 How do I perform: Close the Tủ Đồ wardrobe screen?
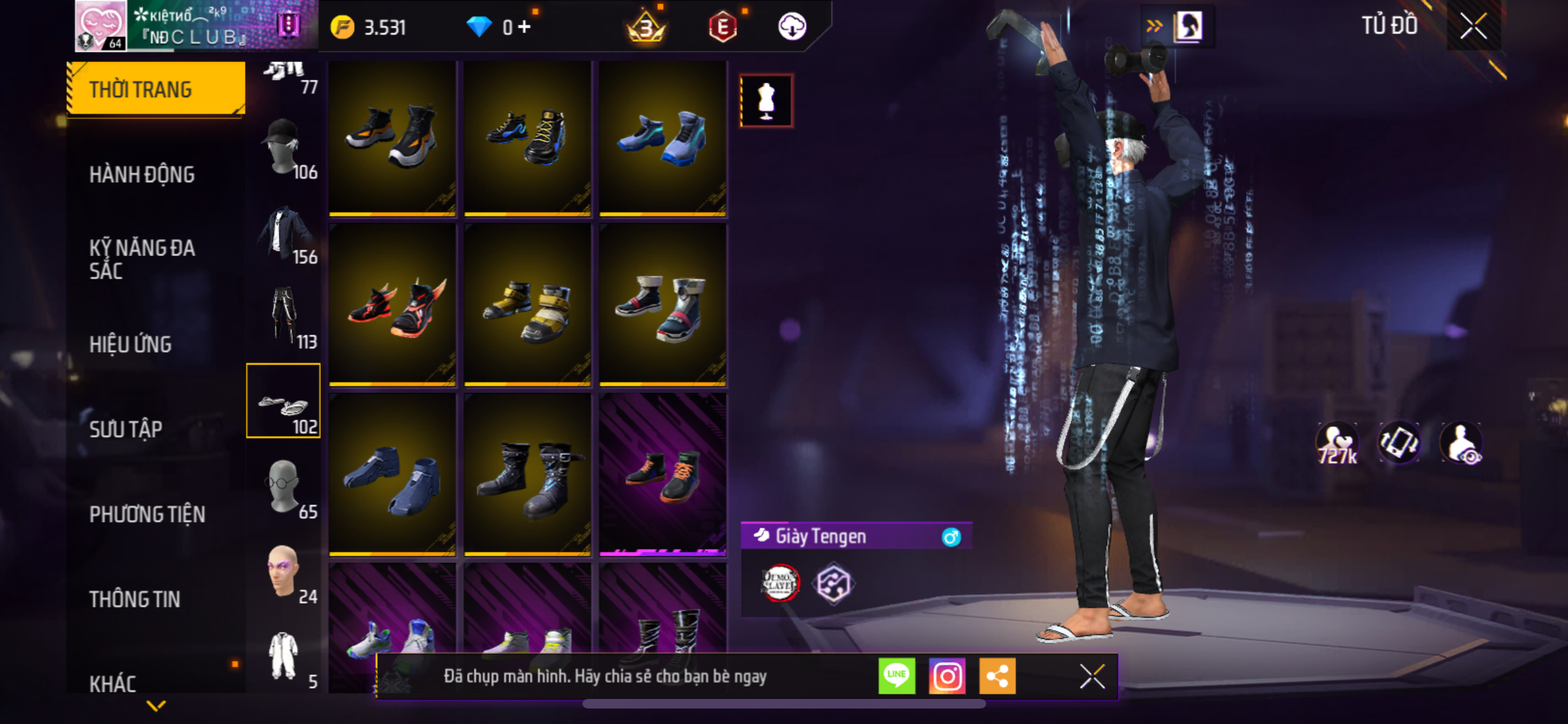1473,27
